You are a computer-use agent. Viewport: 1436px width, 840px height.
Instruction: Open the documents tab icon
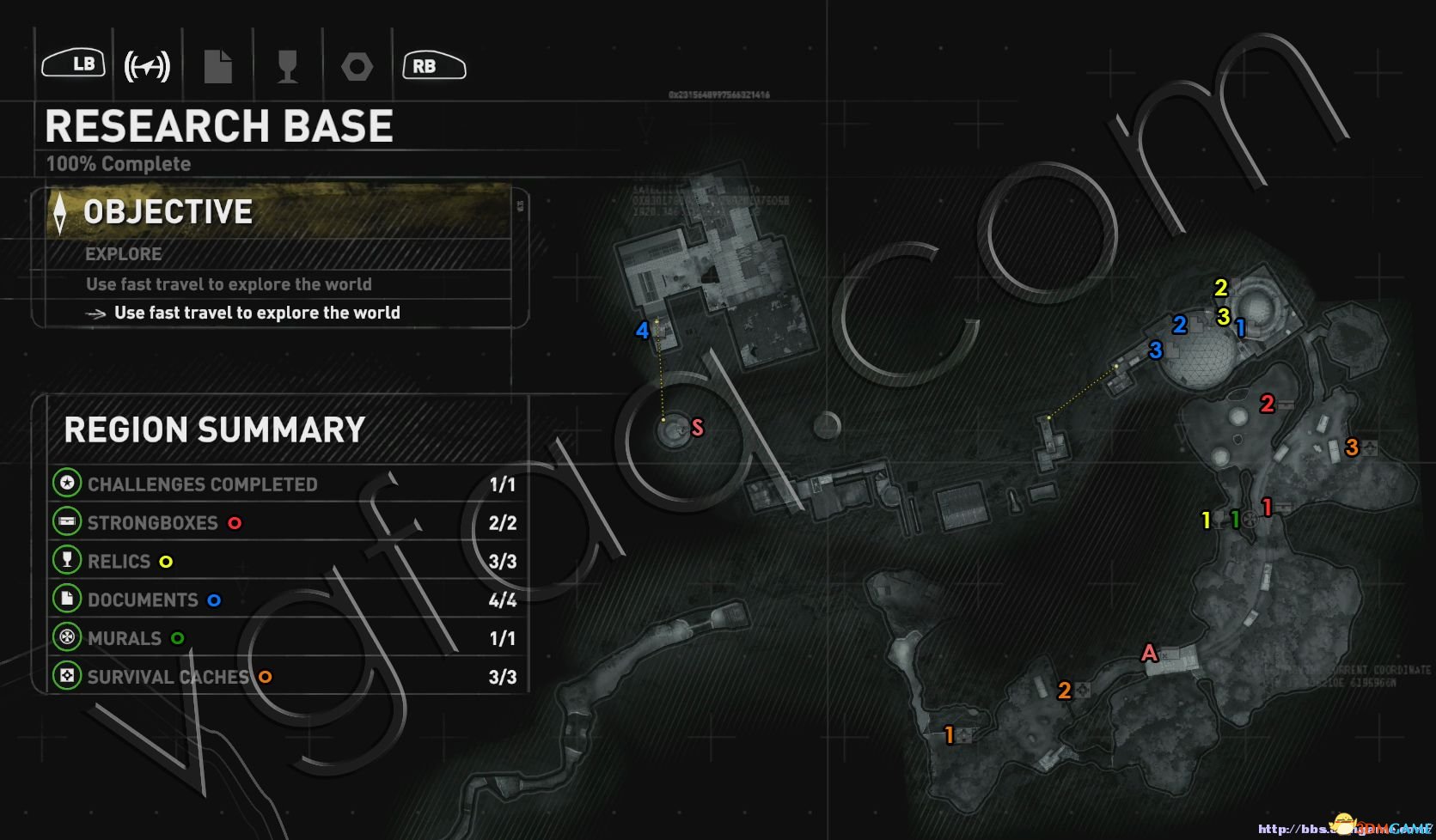[217, 66]
